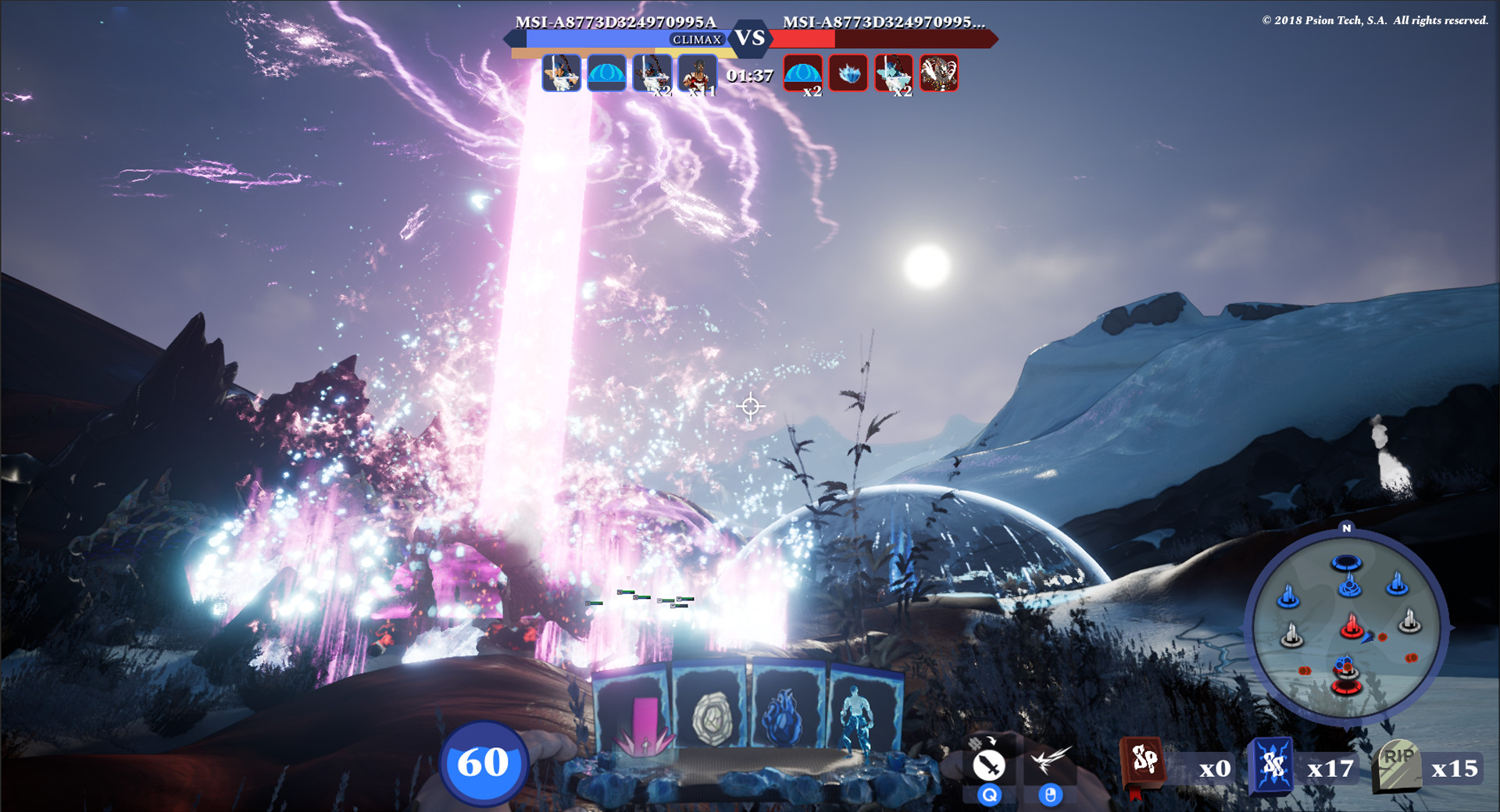Select the blue dome ward unit icon
1500x812 pixels.
[607, 74]
